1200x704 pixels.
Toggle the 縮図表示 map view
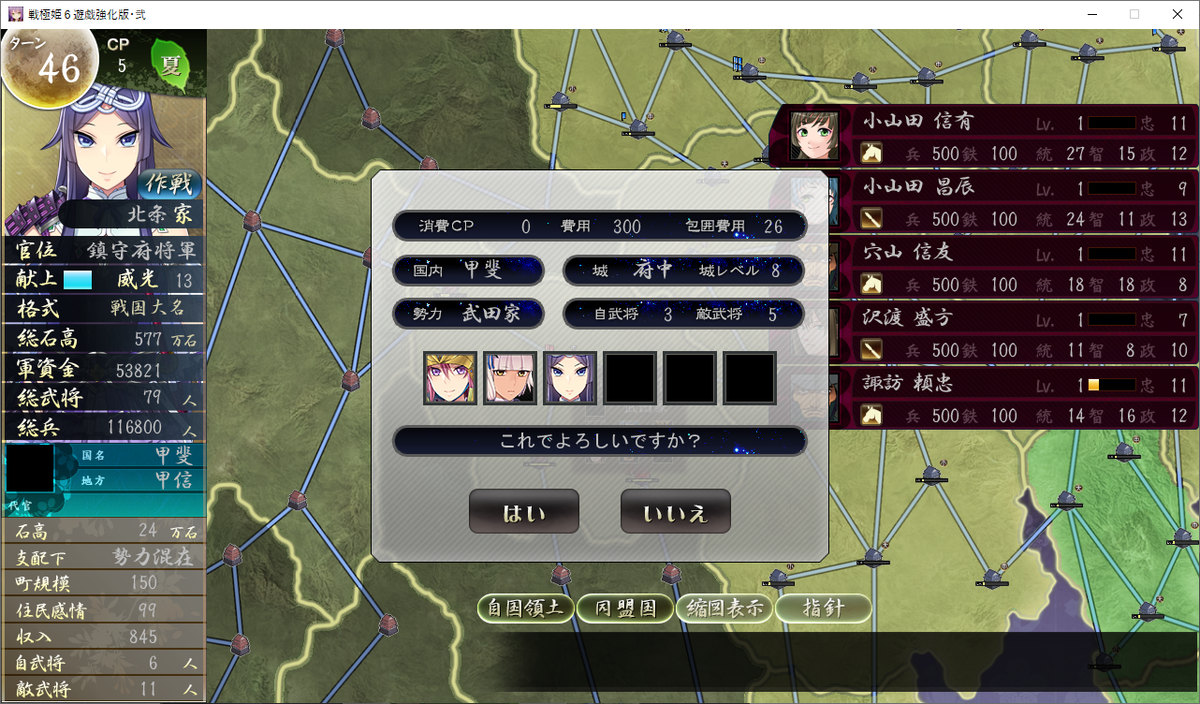[x=724, y=608]
